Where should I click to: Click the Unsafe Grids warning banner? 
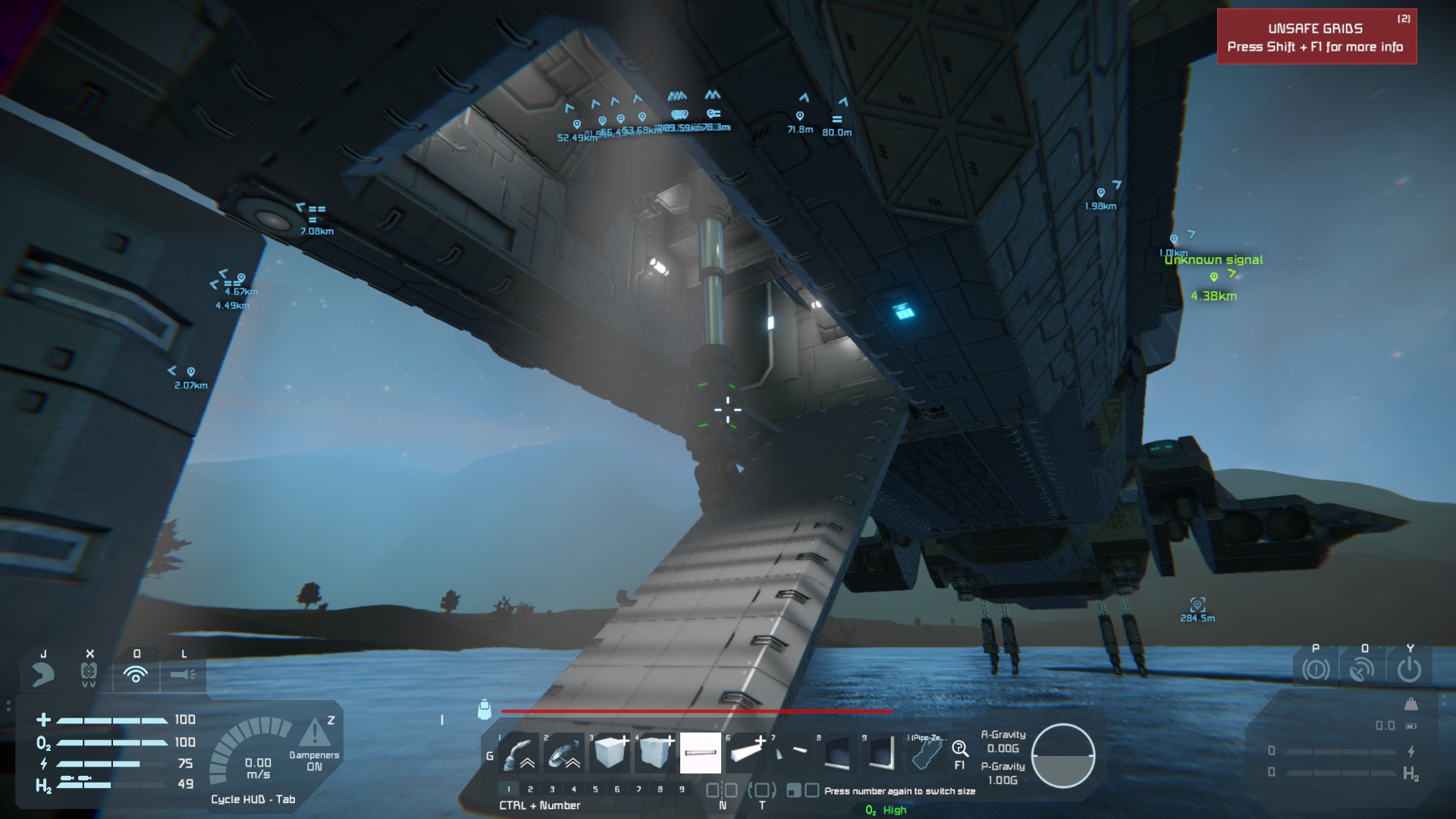coord(1316,37)
